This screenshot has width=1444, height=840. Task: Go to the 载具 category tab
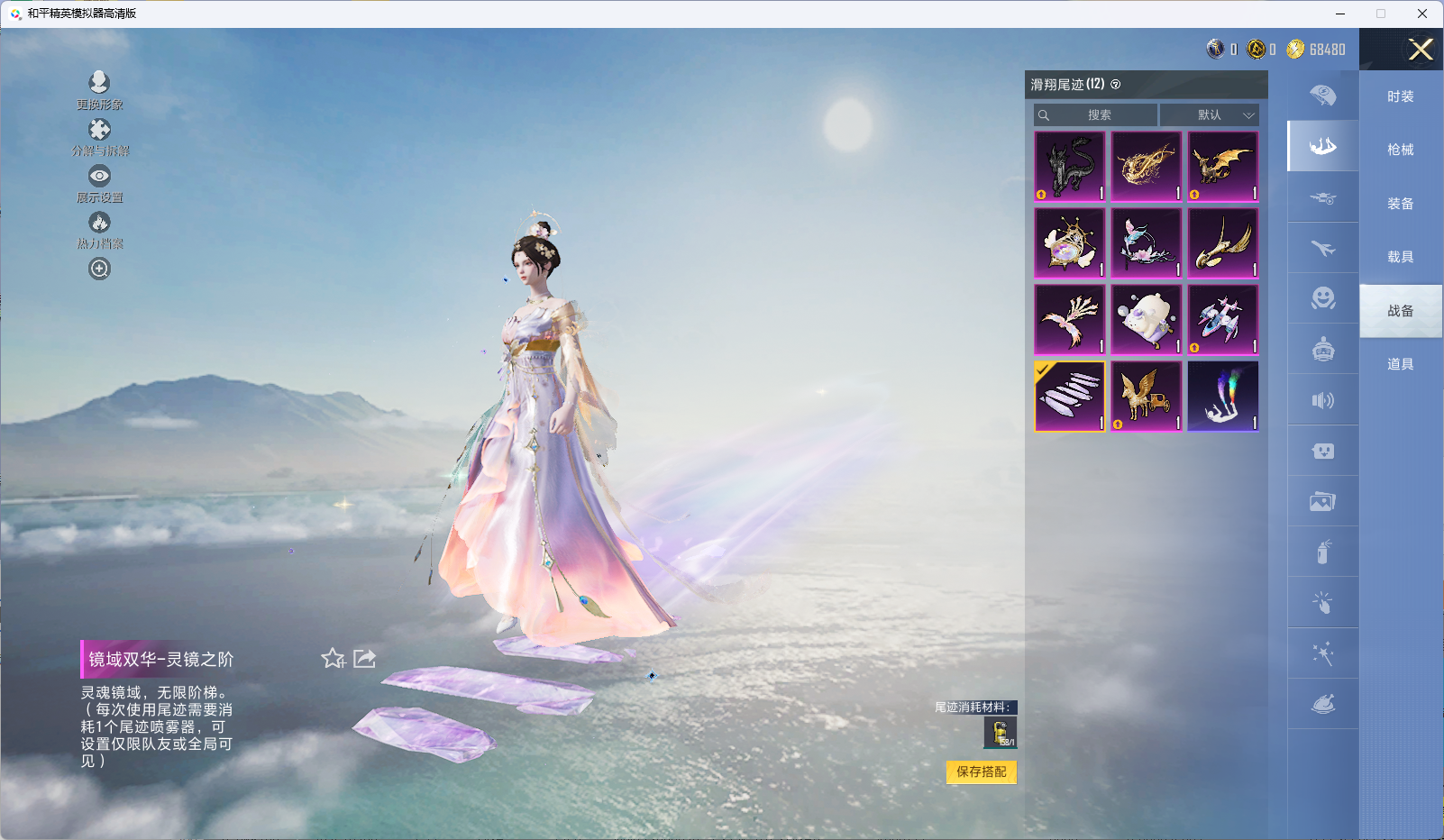pyautogui.click(x=1400, y=257)
